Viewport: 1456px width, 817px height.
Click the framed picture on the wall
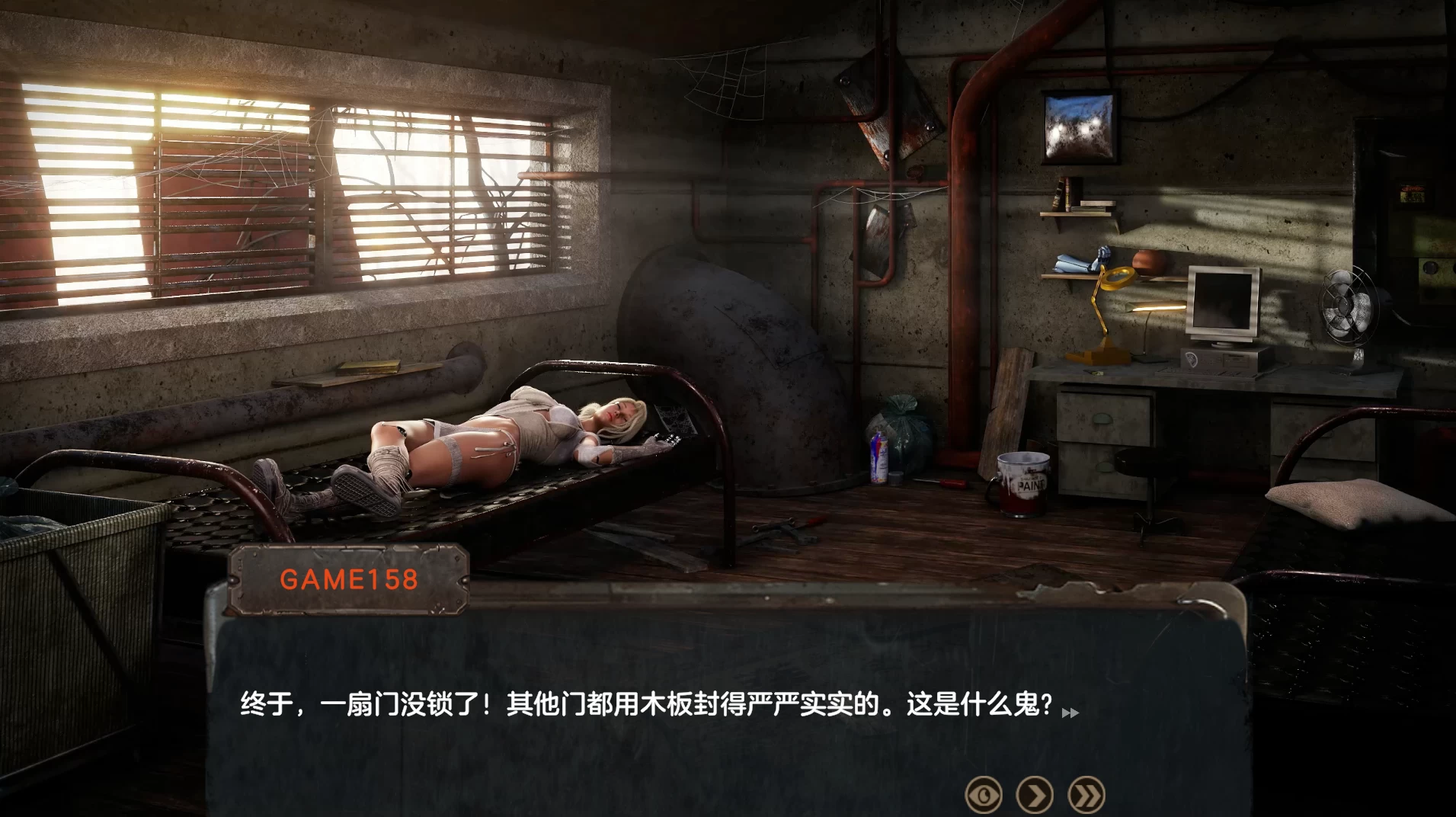pos(1080,126)
